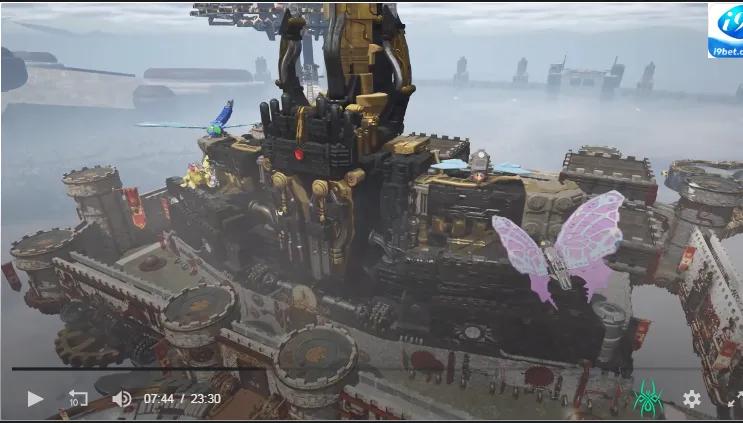Viewport: 743px width, 423px height.
Task: Click the green spider logo
Action: point(648,398)
